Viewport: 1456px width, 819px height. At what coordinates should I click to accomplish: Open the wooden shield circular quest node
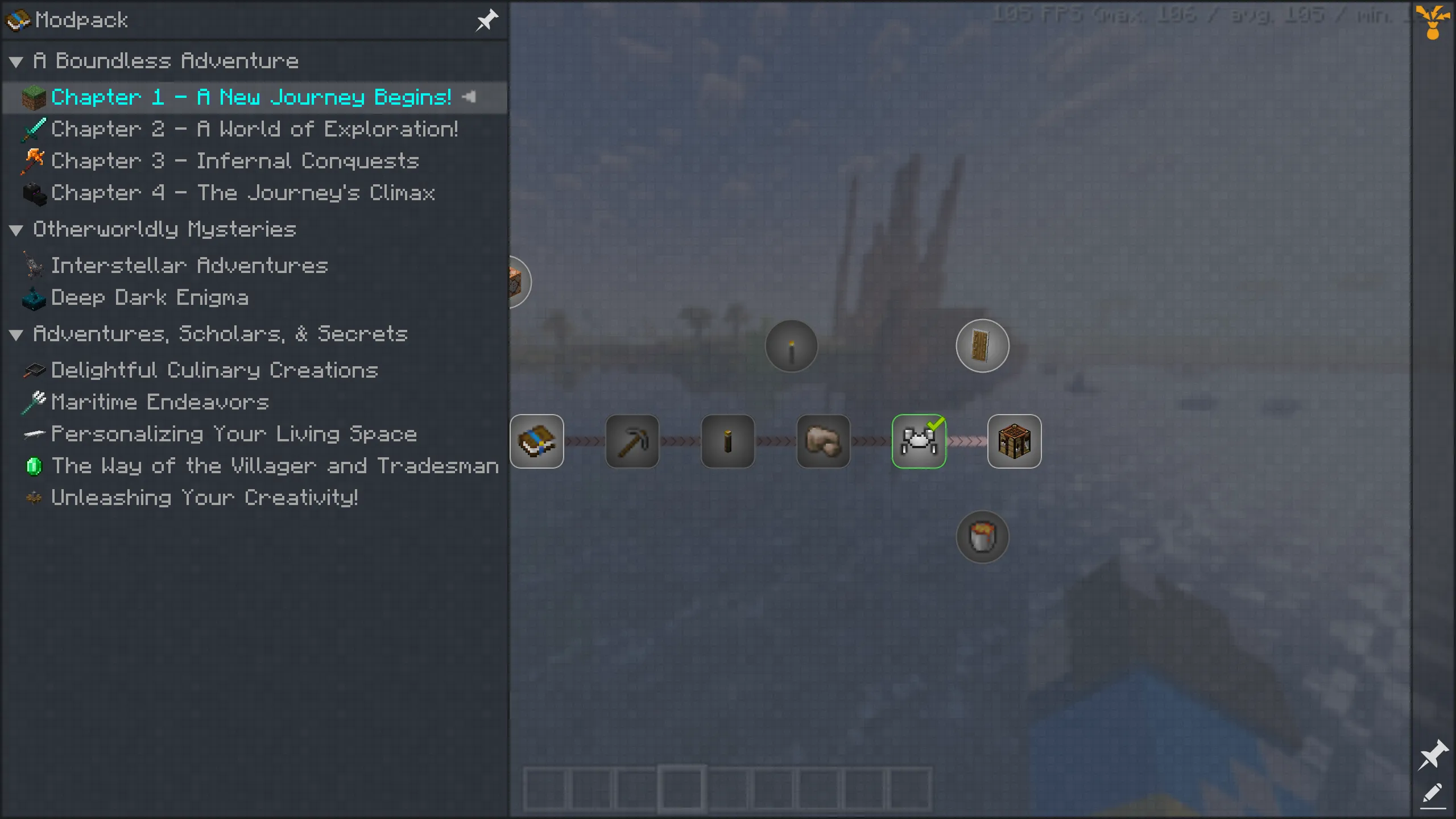pos(982,345)
